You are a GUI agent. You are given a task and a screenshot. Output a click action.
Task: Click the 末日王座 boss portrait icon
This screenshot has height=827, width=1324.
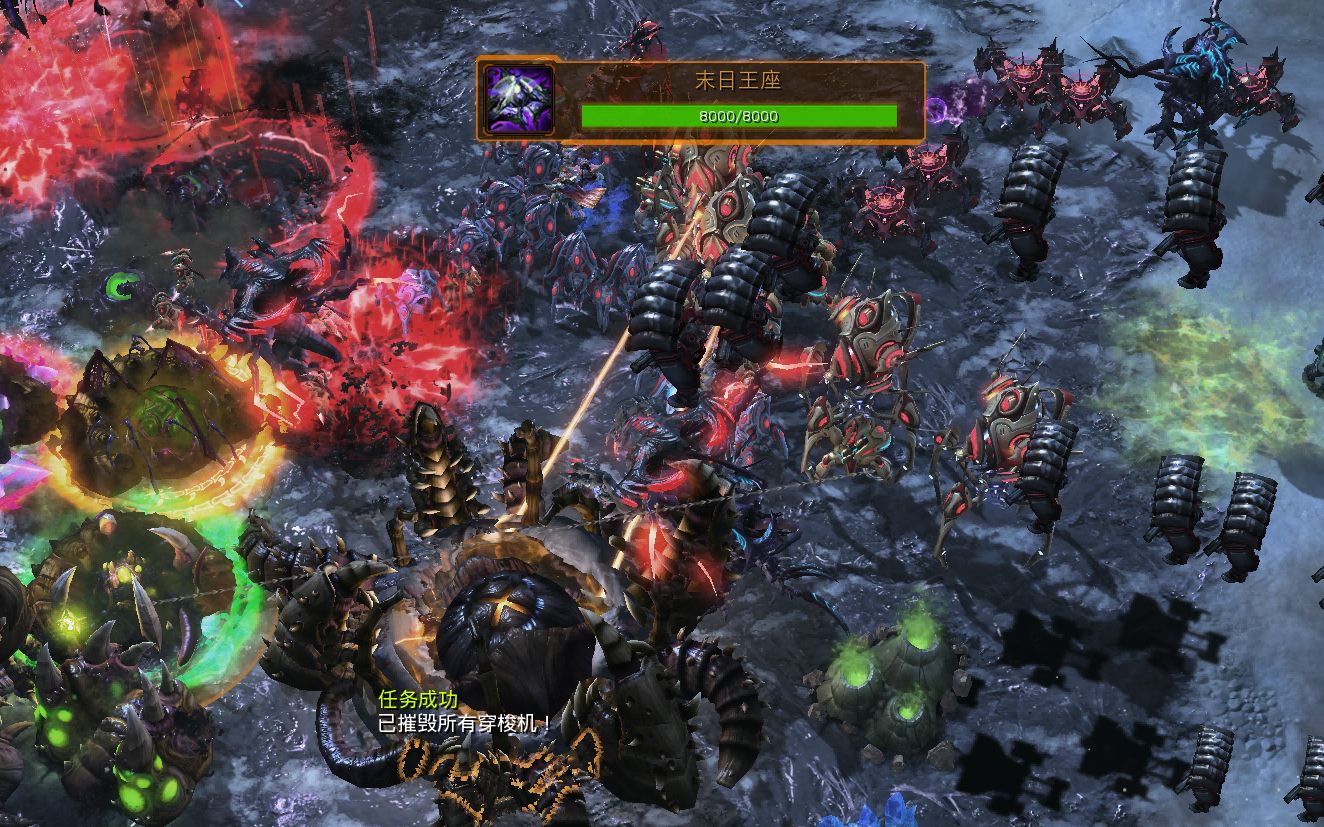pyautogui.click(x=517, y=99)
